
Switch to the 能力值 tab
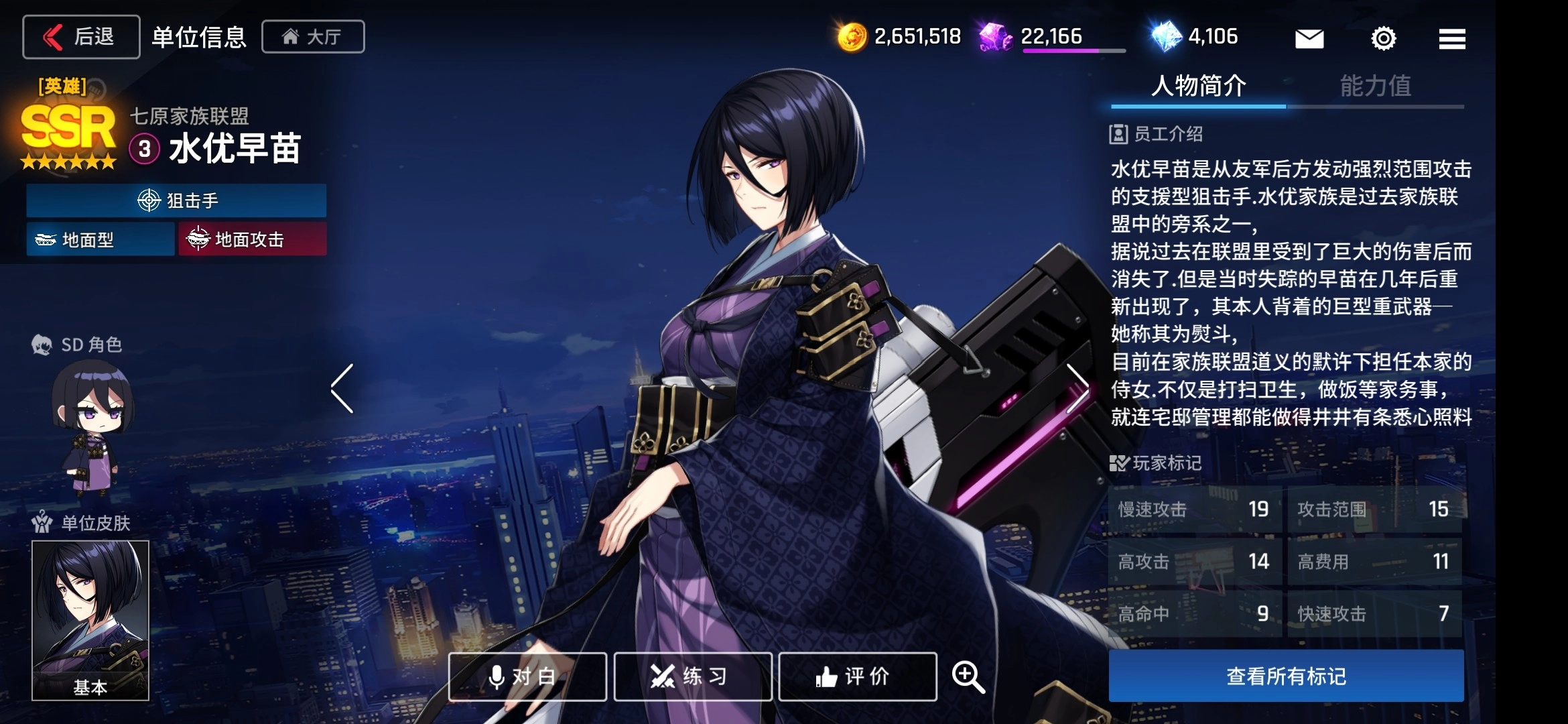click(x=1375, y=86)
